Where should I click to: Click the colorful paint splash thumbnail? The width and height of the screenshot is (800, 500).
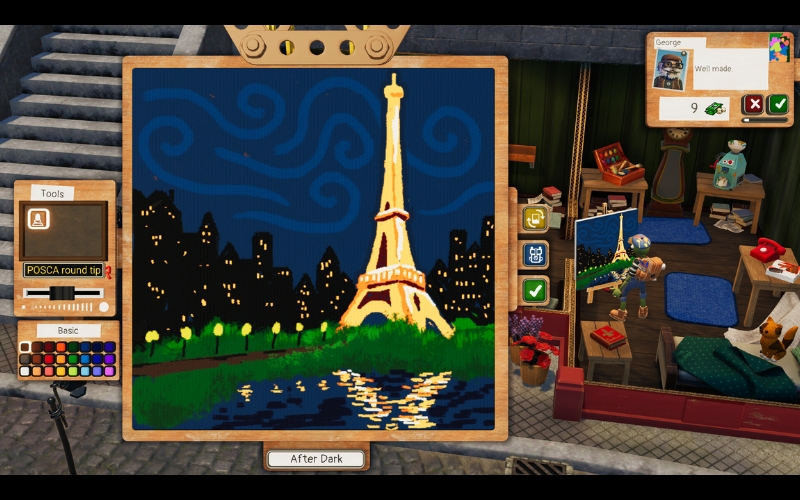pos(779,47)
